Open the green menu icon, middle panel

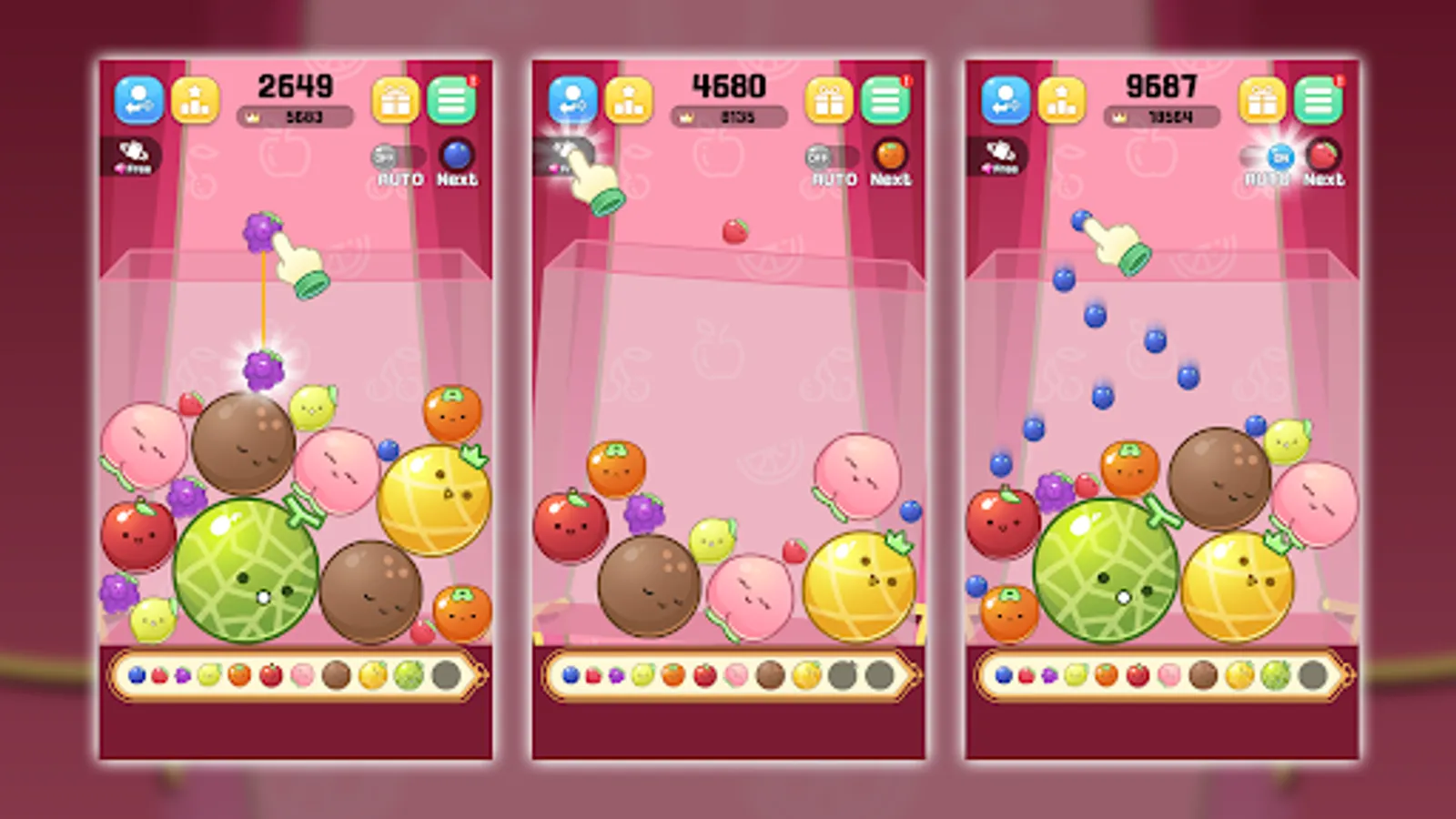885,100
